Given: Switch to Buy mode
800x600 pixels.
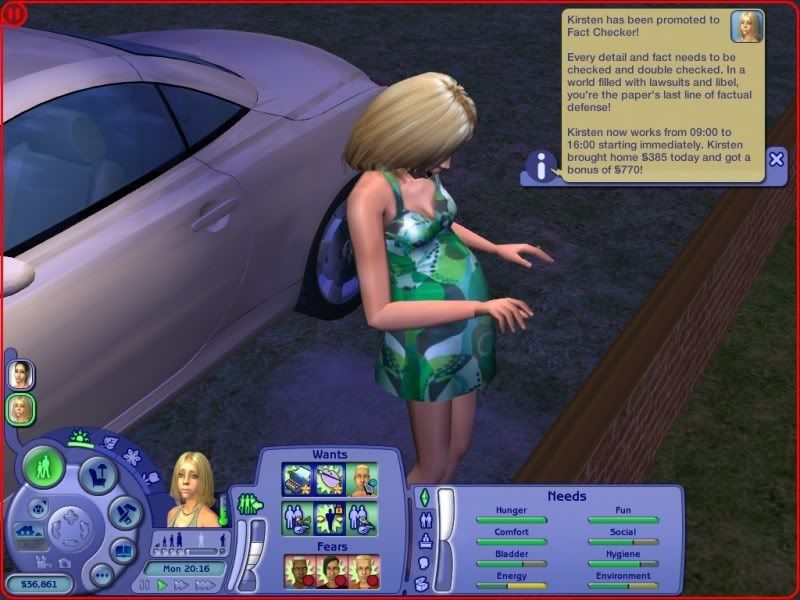Looking at the screenshot, I should [x=98, y=472].
